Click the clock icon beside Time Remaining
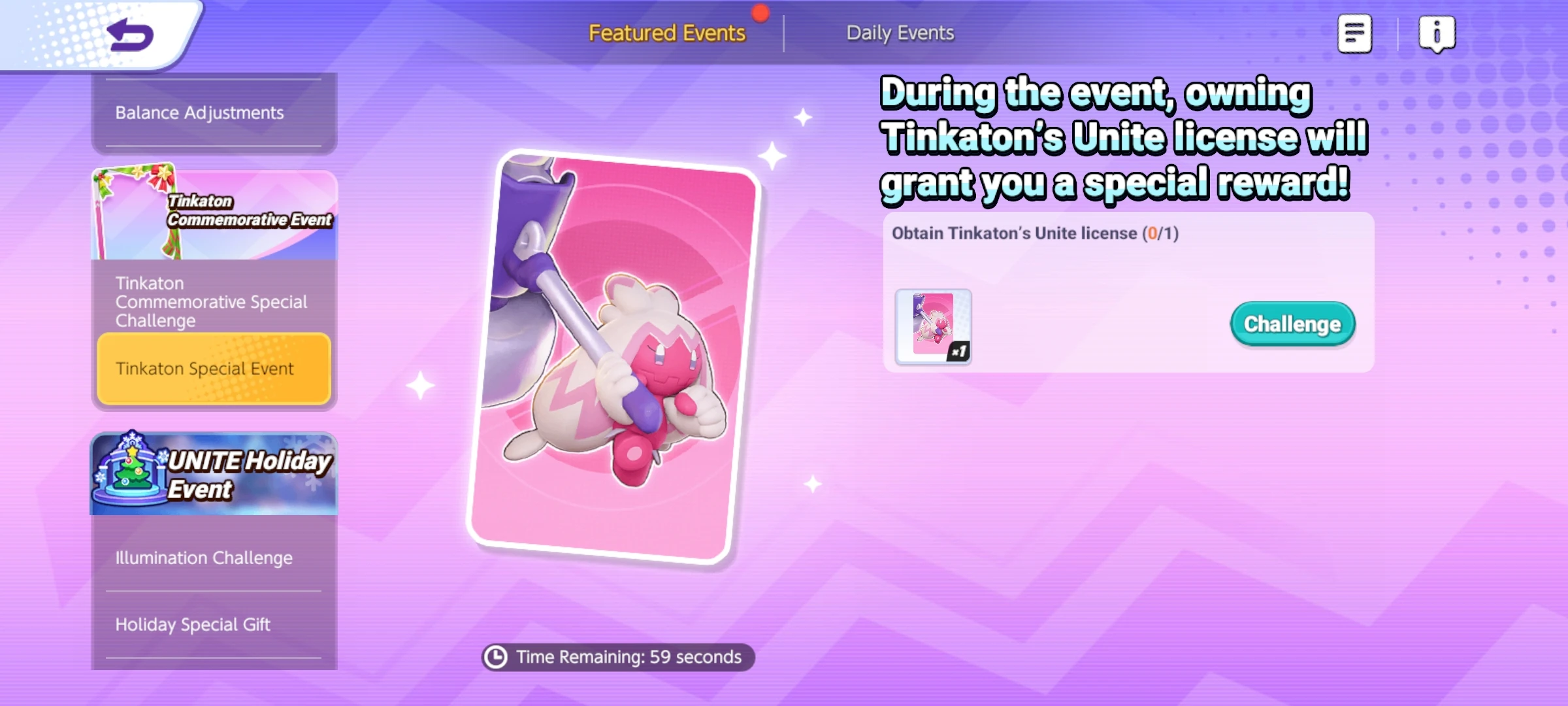Image resolution: width=1568 pixels, height=706 pixels. [x=497, y=658]
